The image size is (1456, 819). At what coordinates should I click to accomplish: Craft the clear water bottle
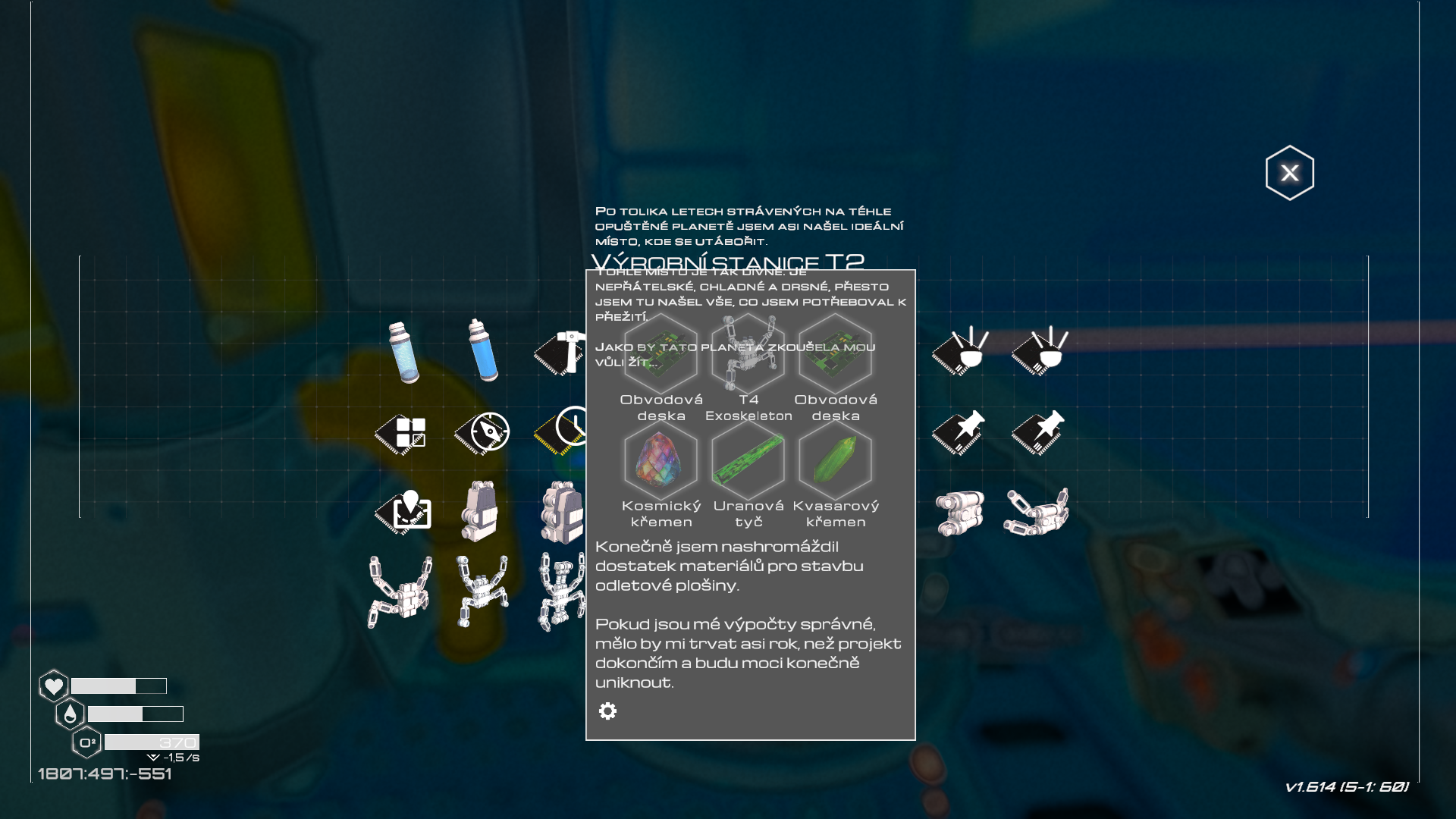pos(403,353)
